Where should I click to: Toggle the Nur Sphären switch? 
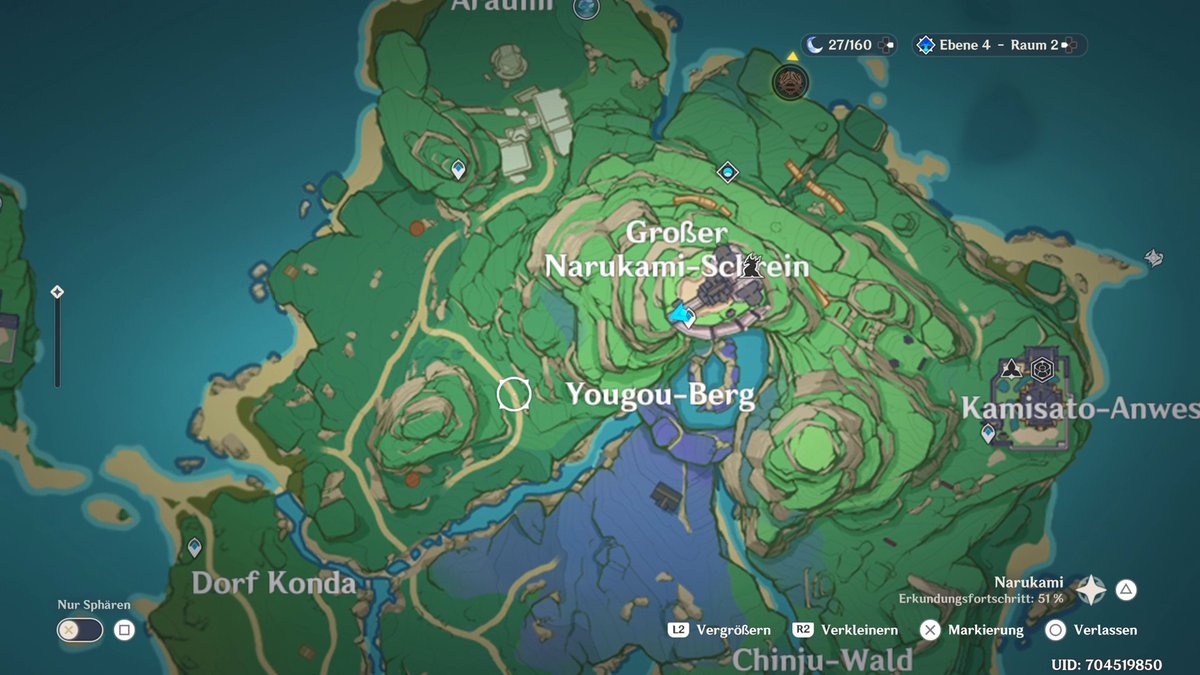point(80,630)
